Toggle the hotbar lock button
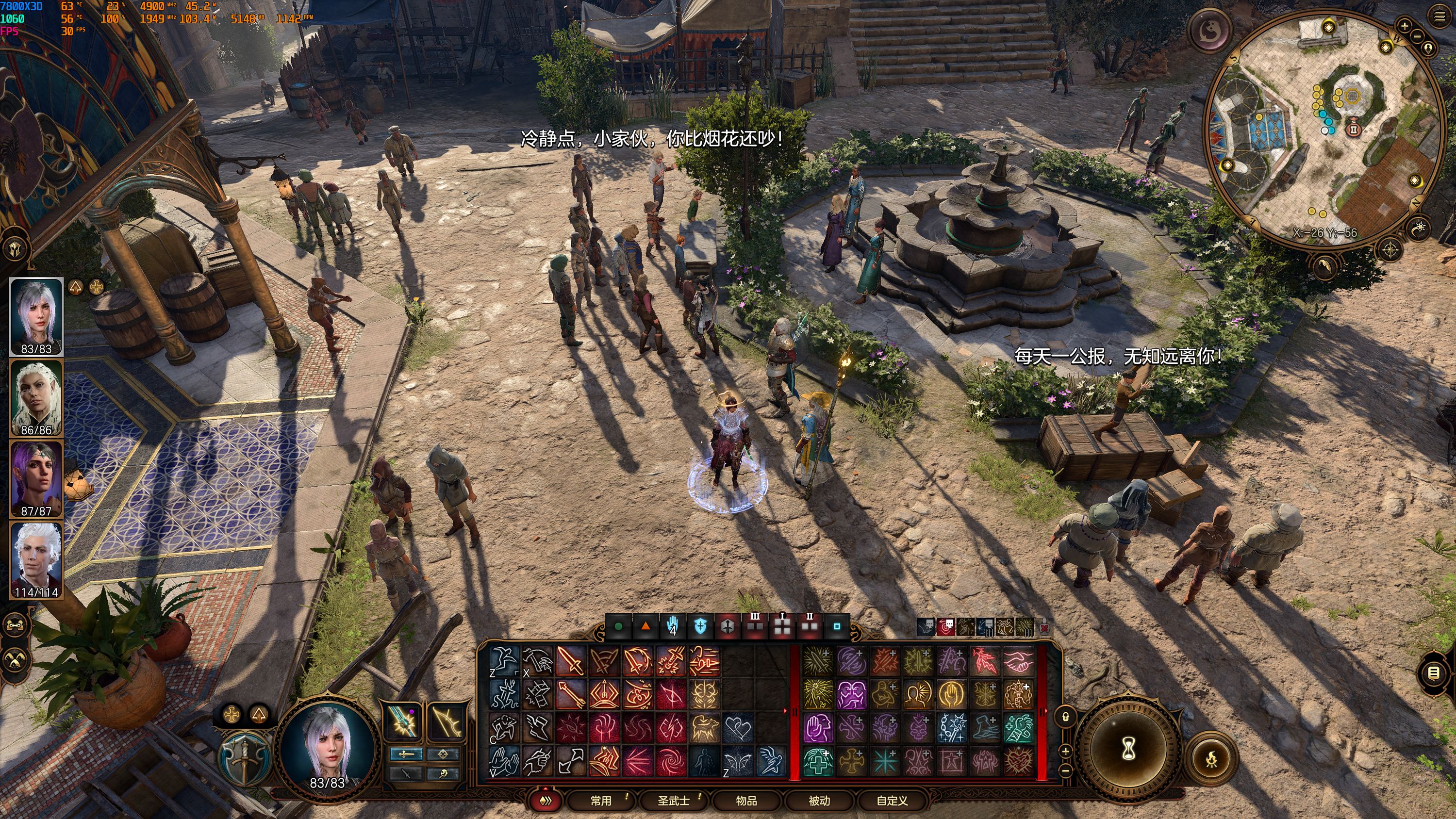Image resolution: width=1456 pixels, height=819 pixels. pos(1065,717)
